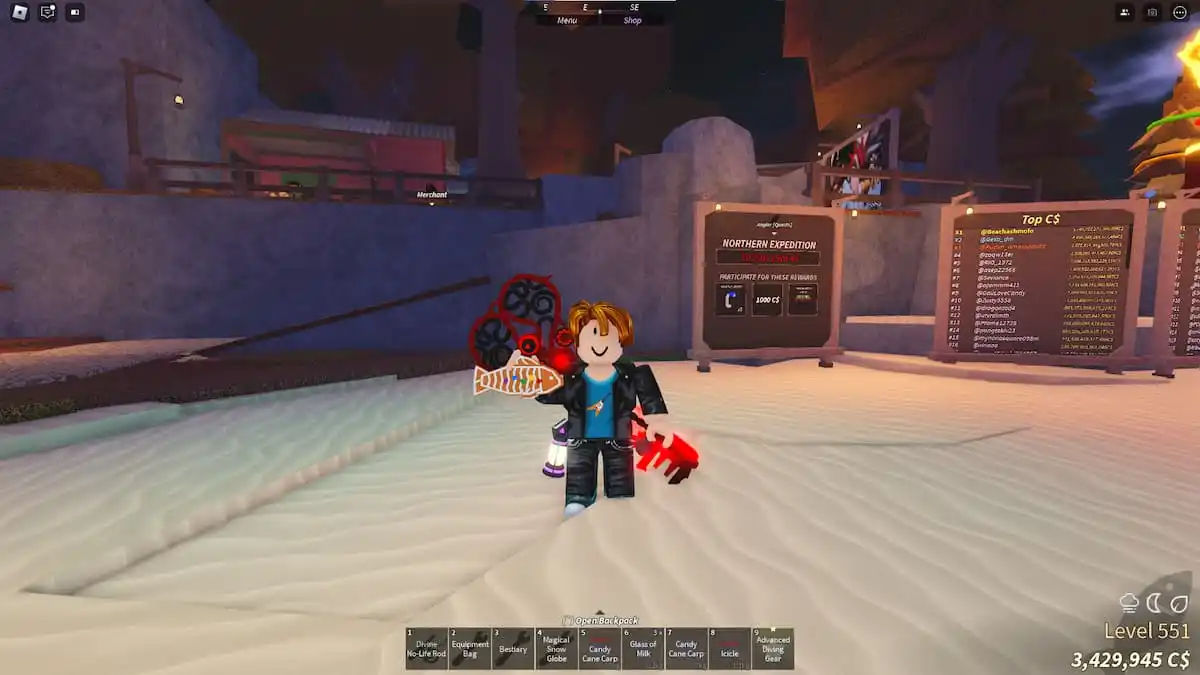Viewport: 1200px width, 675px height.
Task: Toggle the Roblox chat window icon
Action: coord(47,13)
